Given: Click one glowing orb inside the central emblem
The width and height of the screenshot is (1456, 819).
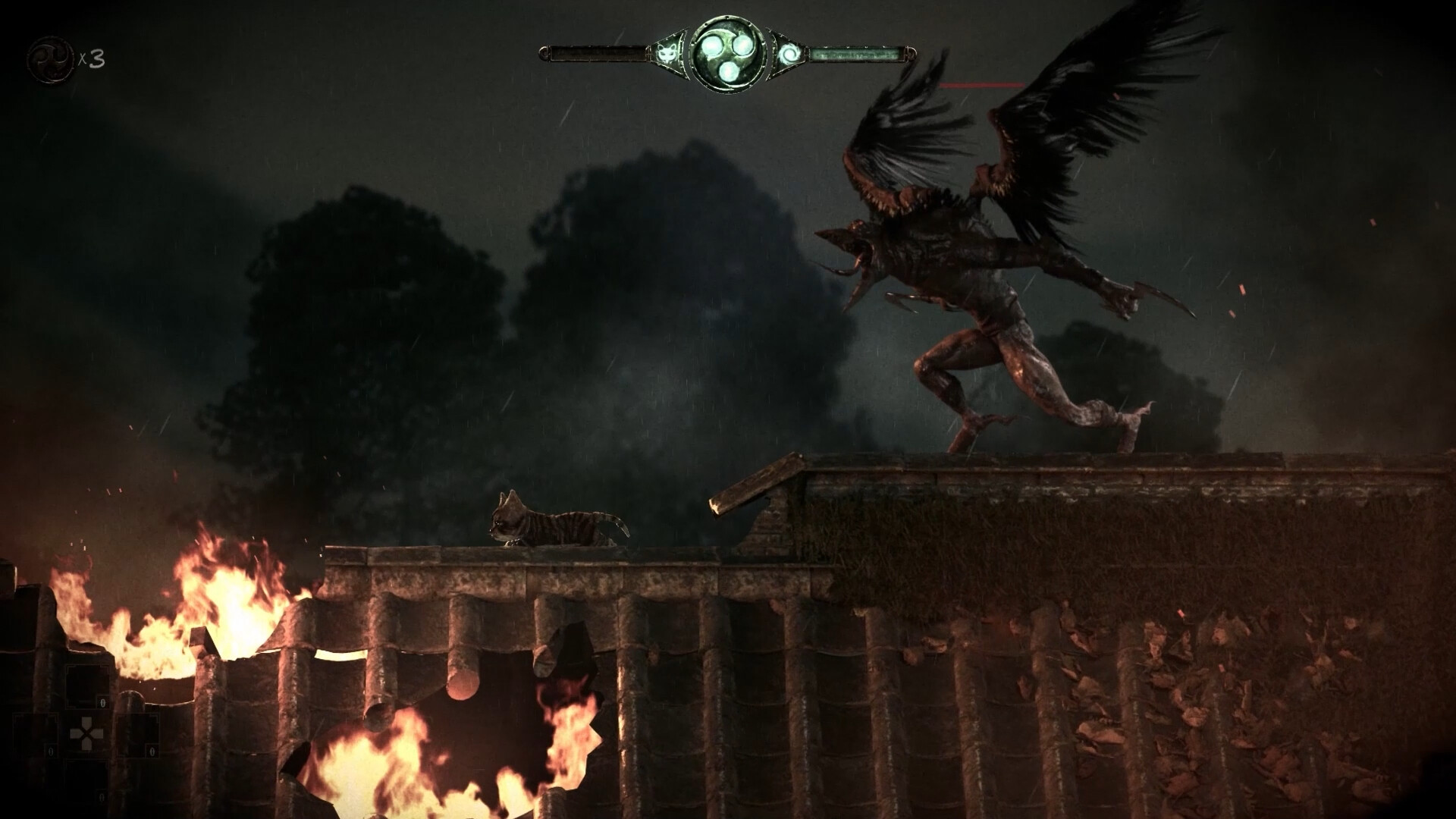Looking at the screenshot, I should tap(711, 45).
